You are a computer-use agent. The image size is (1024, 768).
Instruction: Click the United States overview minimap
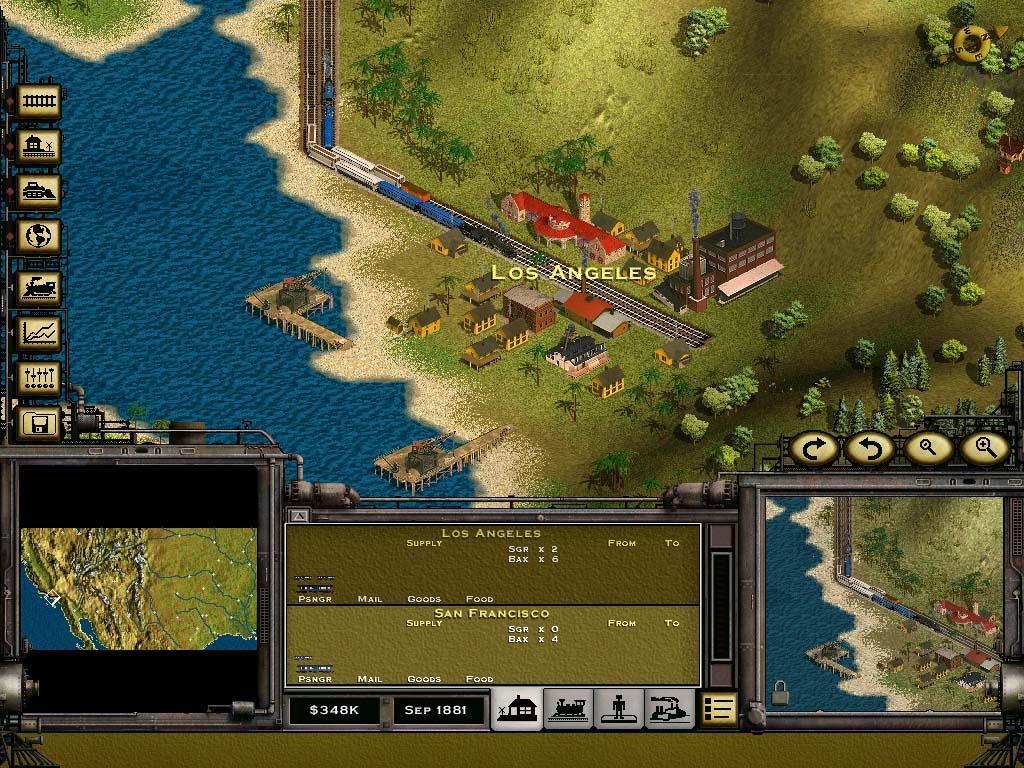tap(138, 588)
